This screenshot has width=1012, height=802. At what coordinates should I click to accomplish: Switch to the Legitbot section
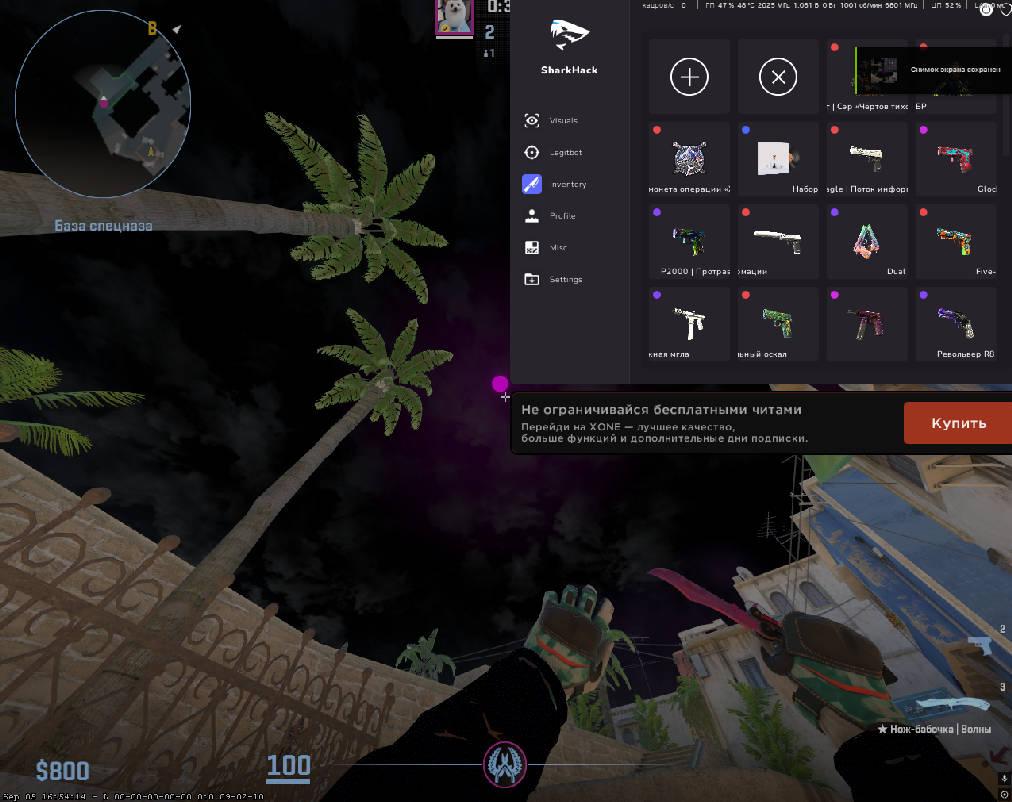click(x=565, y=153)
